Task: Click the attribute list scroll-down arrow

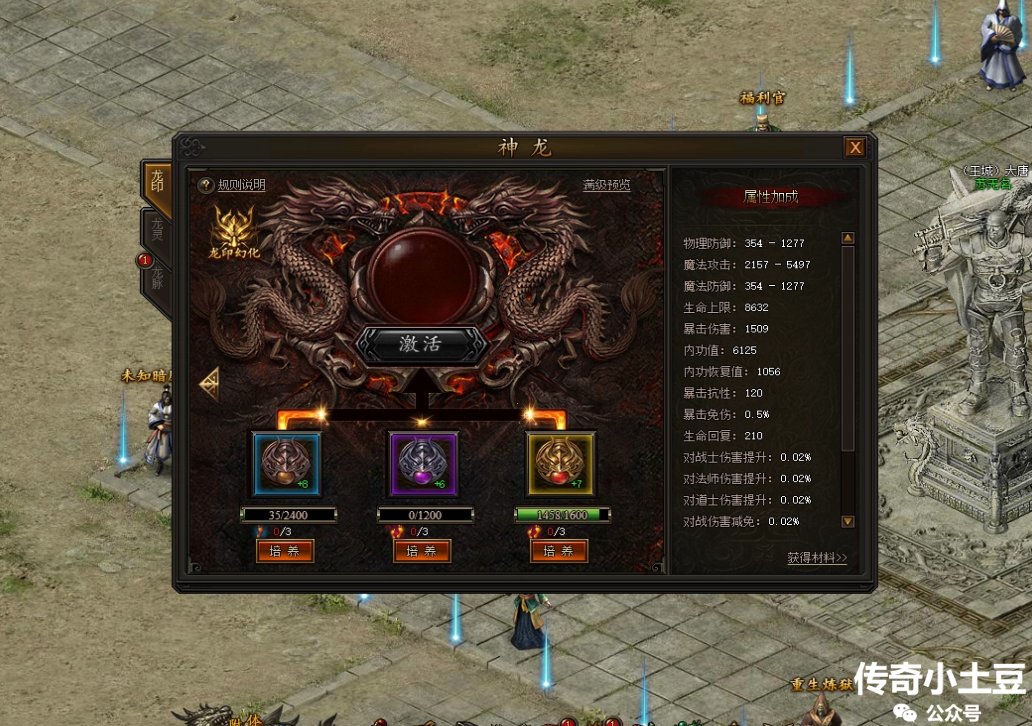Action: (x=848, y=521)
